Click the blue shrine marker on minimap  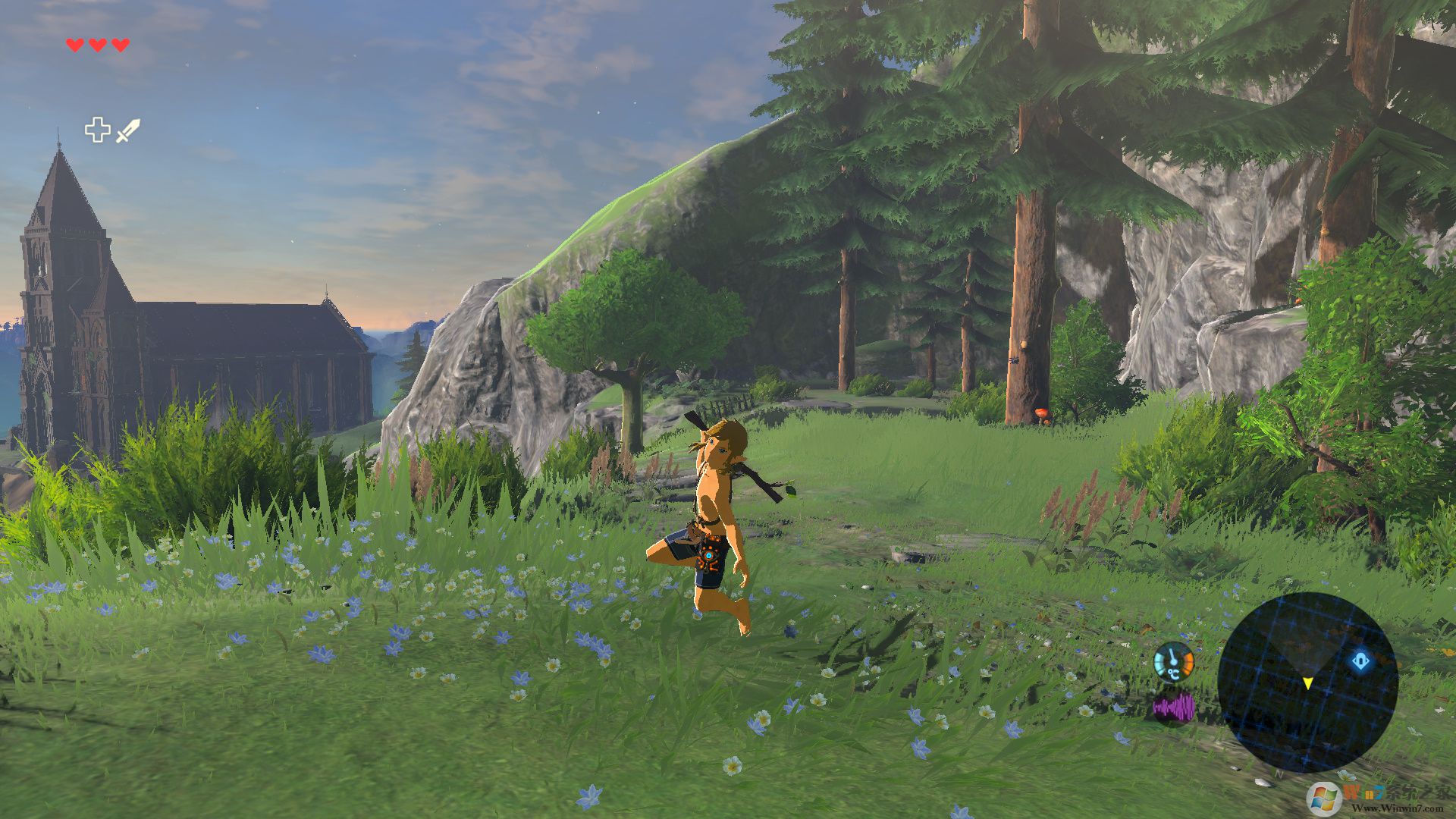point(1361,661)
